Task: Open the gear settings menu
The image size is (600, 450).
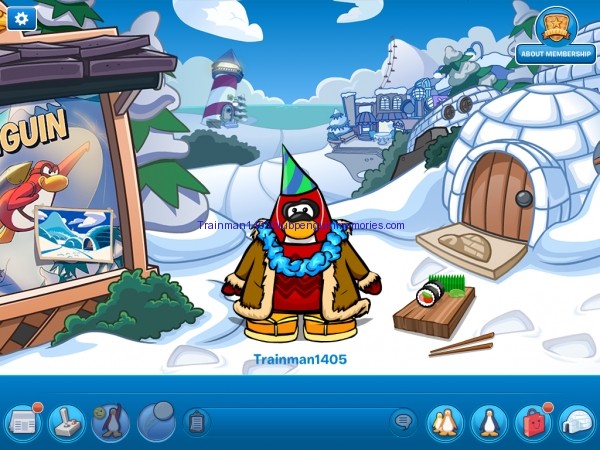Action: point(22,17)
